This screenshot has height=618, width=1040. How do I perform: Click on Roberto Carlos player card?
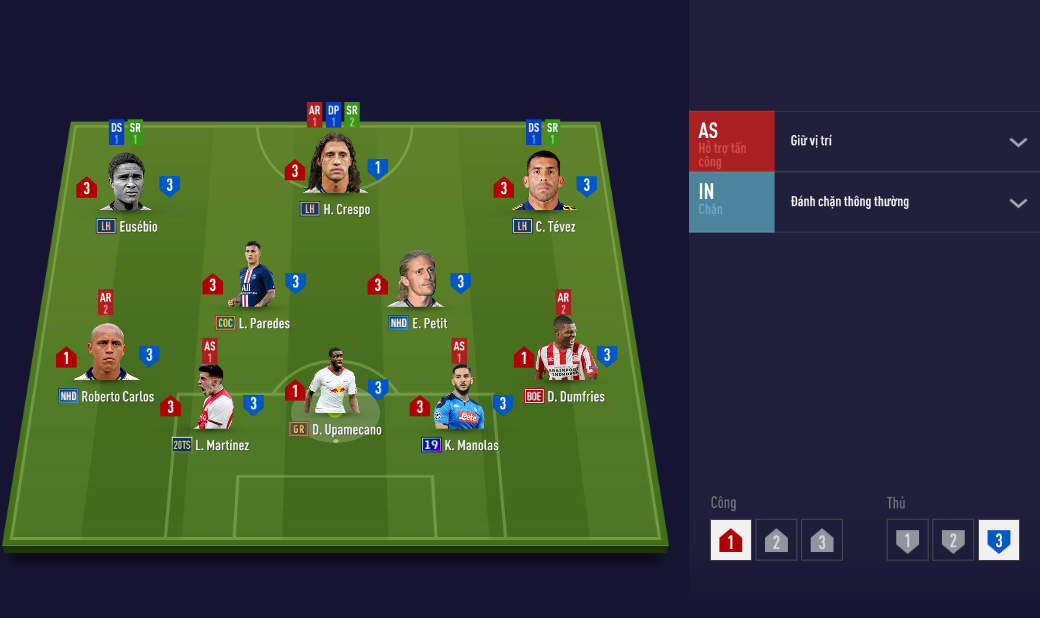coord(107,355)
